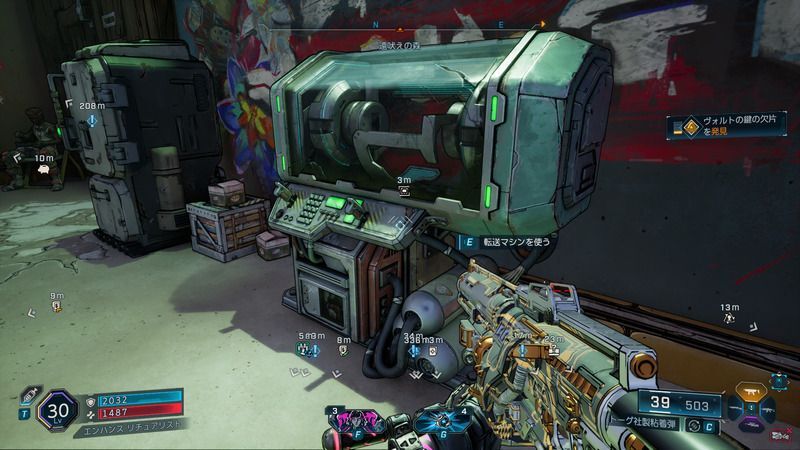Screen dimensions: 800x450
Task: Click the 208m waypoint marker
Action: tap(92, 120)
